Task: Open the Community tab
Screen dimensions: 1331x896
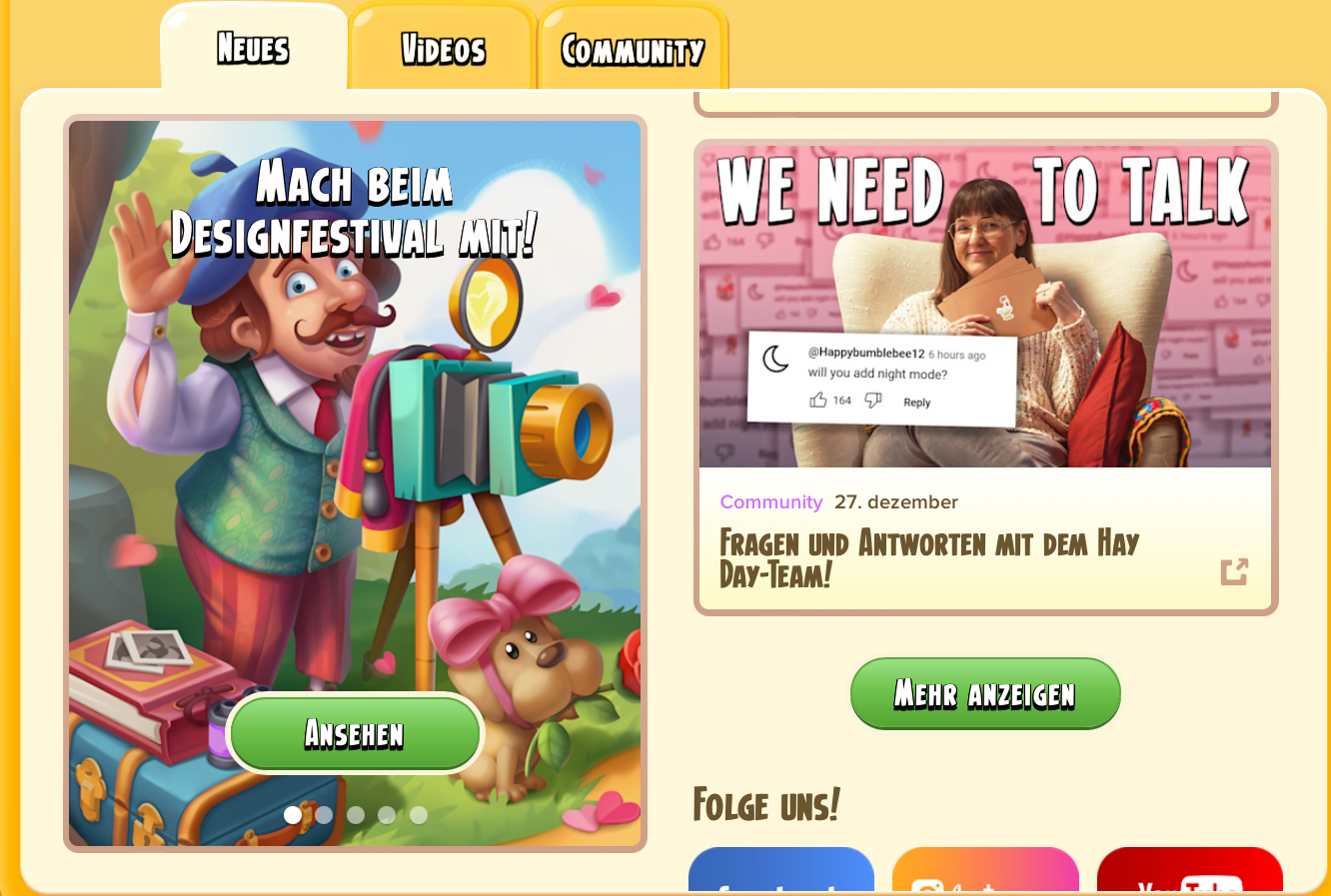Action: point(633,50)
